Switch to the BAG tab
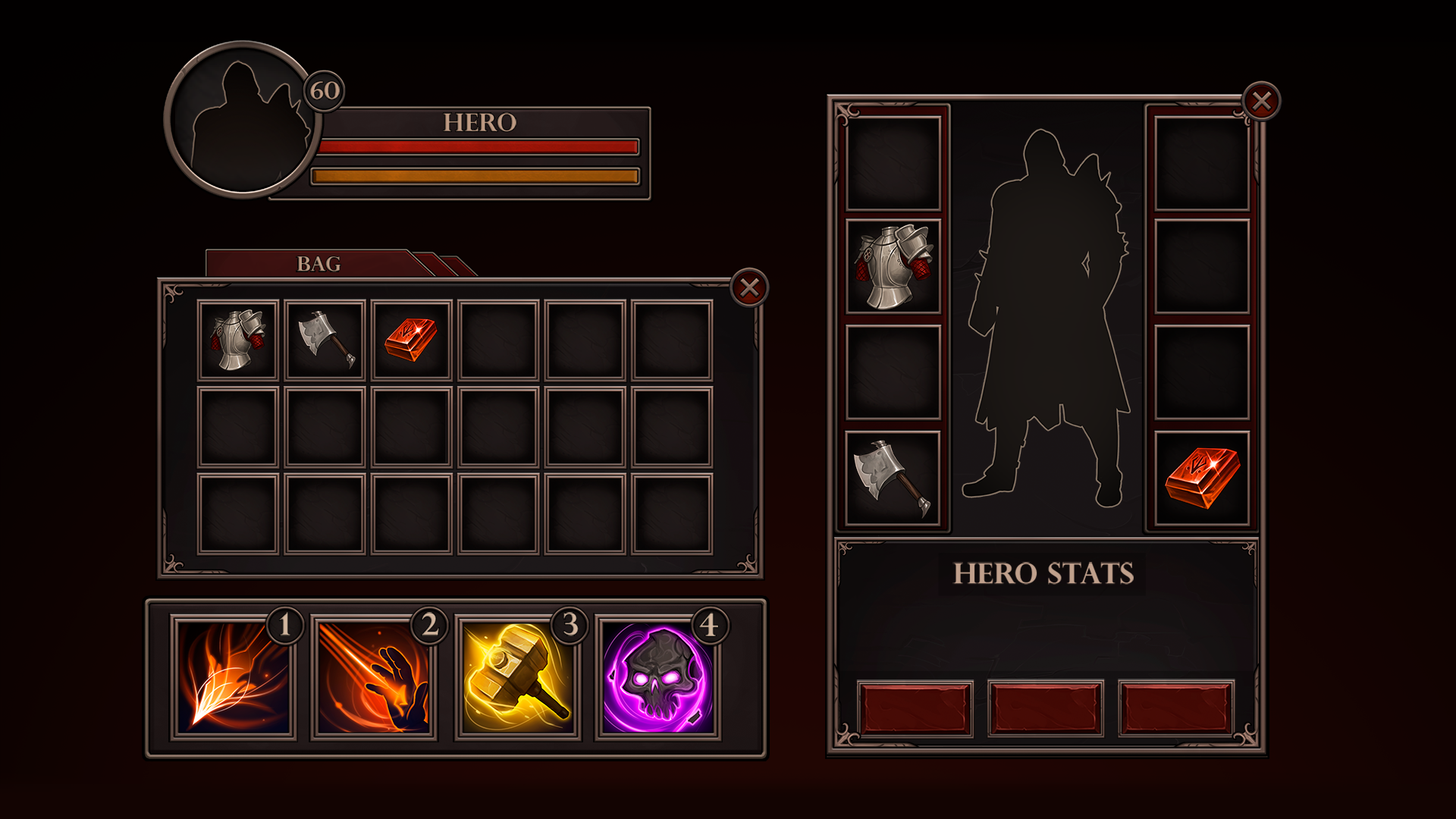 pos(318,264)
